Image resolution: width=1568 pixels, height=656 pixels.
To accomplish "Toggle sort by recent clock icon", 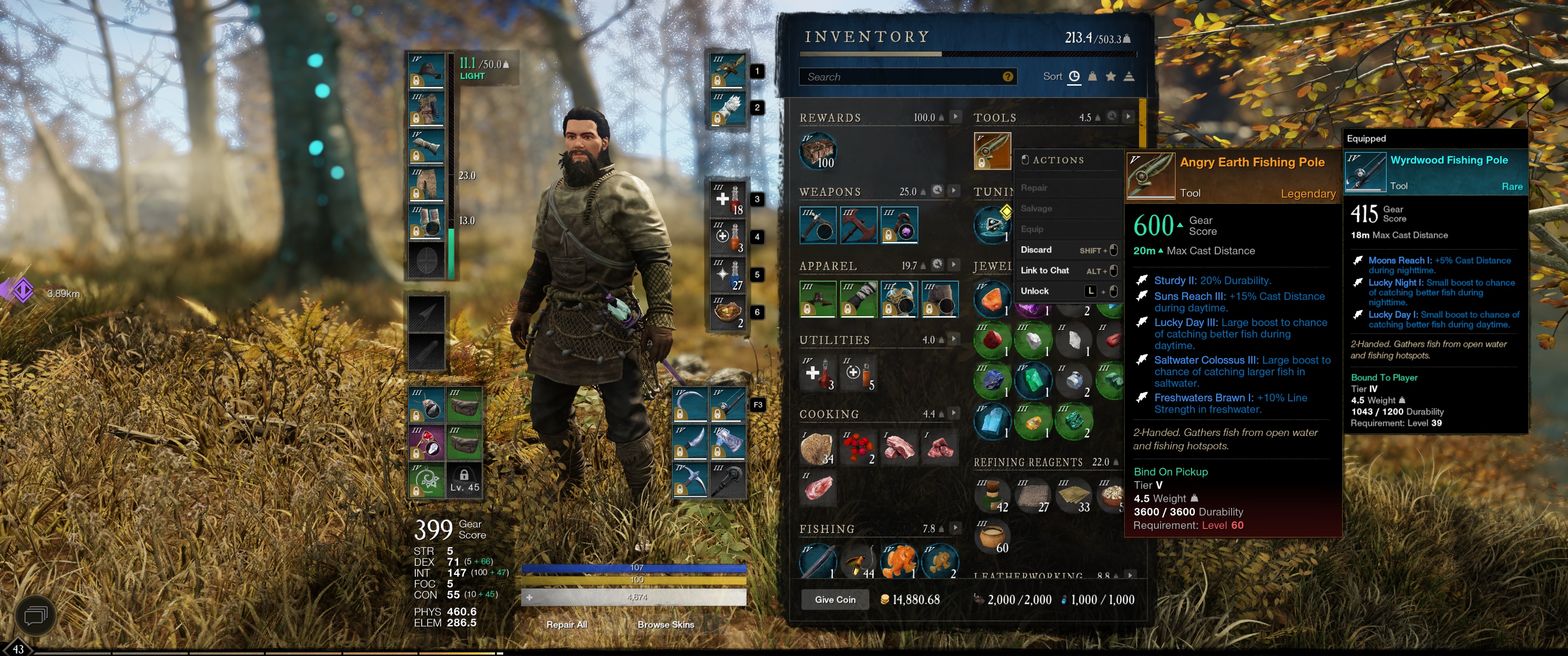I will click(x=1074, y=77).
